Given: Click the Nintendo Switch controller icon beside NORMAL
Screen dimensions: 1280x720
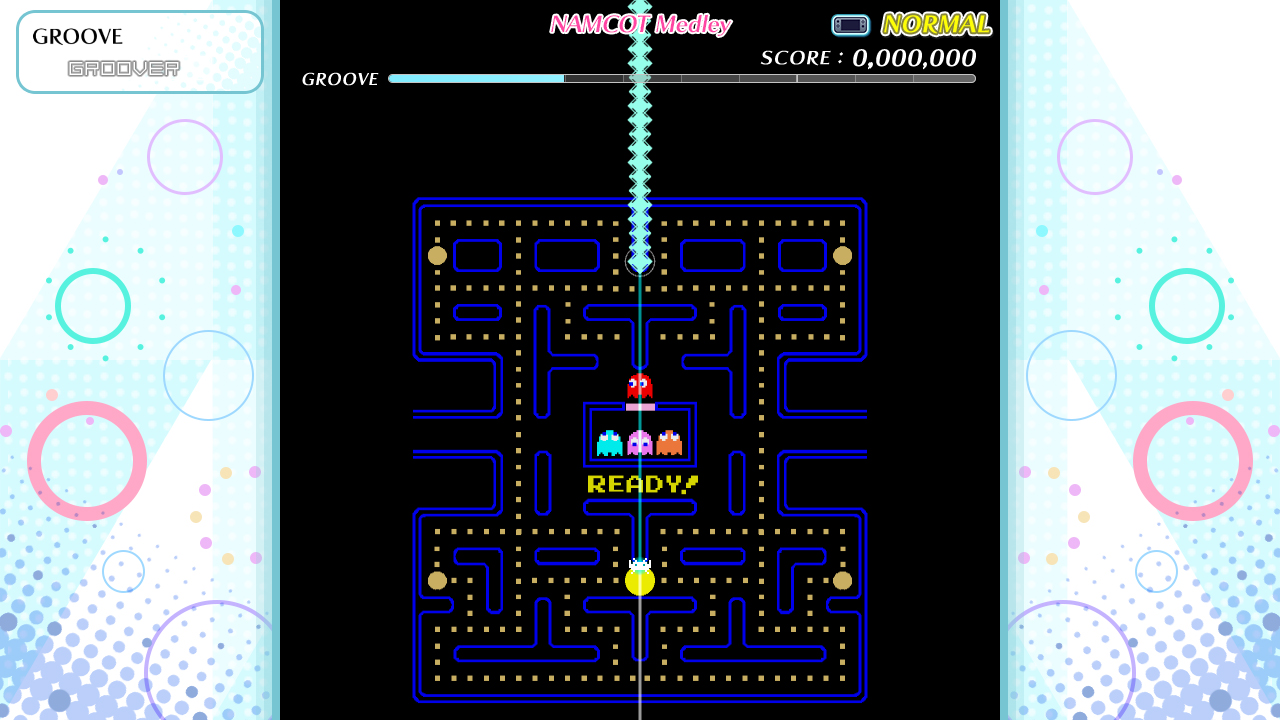Looking at the screenshot, I should (x=851, y=25).
